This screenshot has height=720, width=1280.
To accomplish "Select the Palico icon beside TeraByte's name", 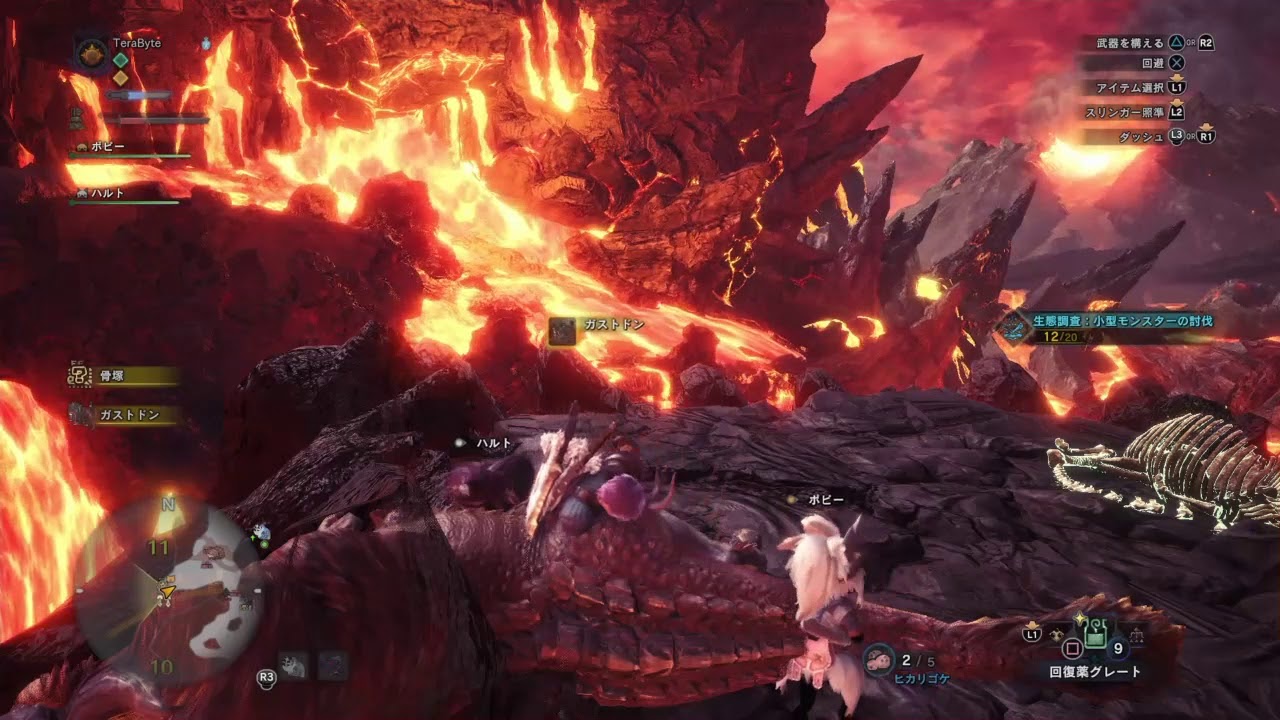I will pyautogui.click(x=206, y=44).
